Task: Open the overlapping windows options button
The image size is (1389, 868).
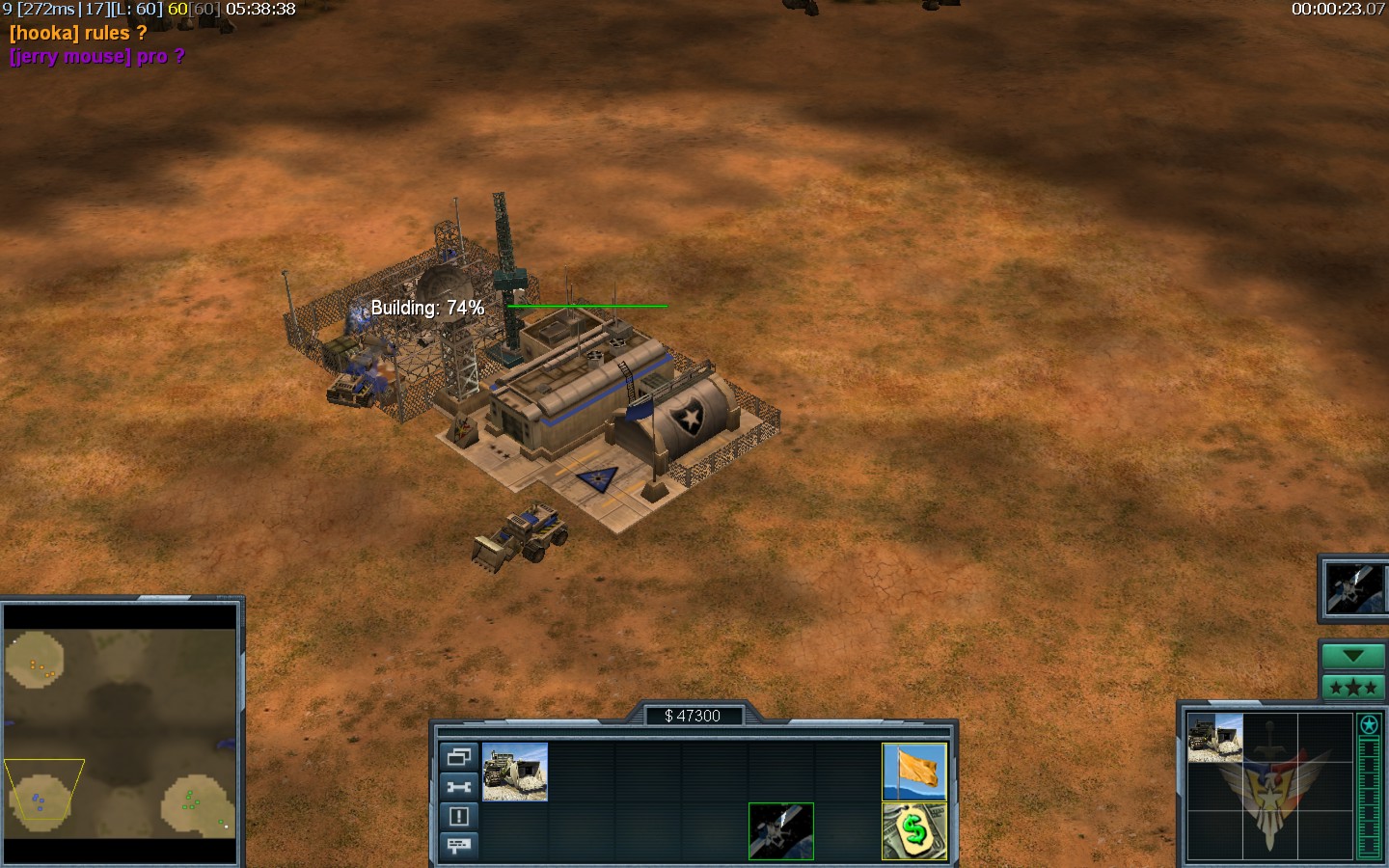Action: (459, 757)
